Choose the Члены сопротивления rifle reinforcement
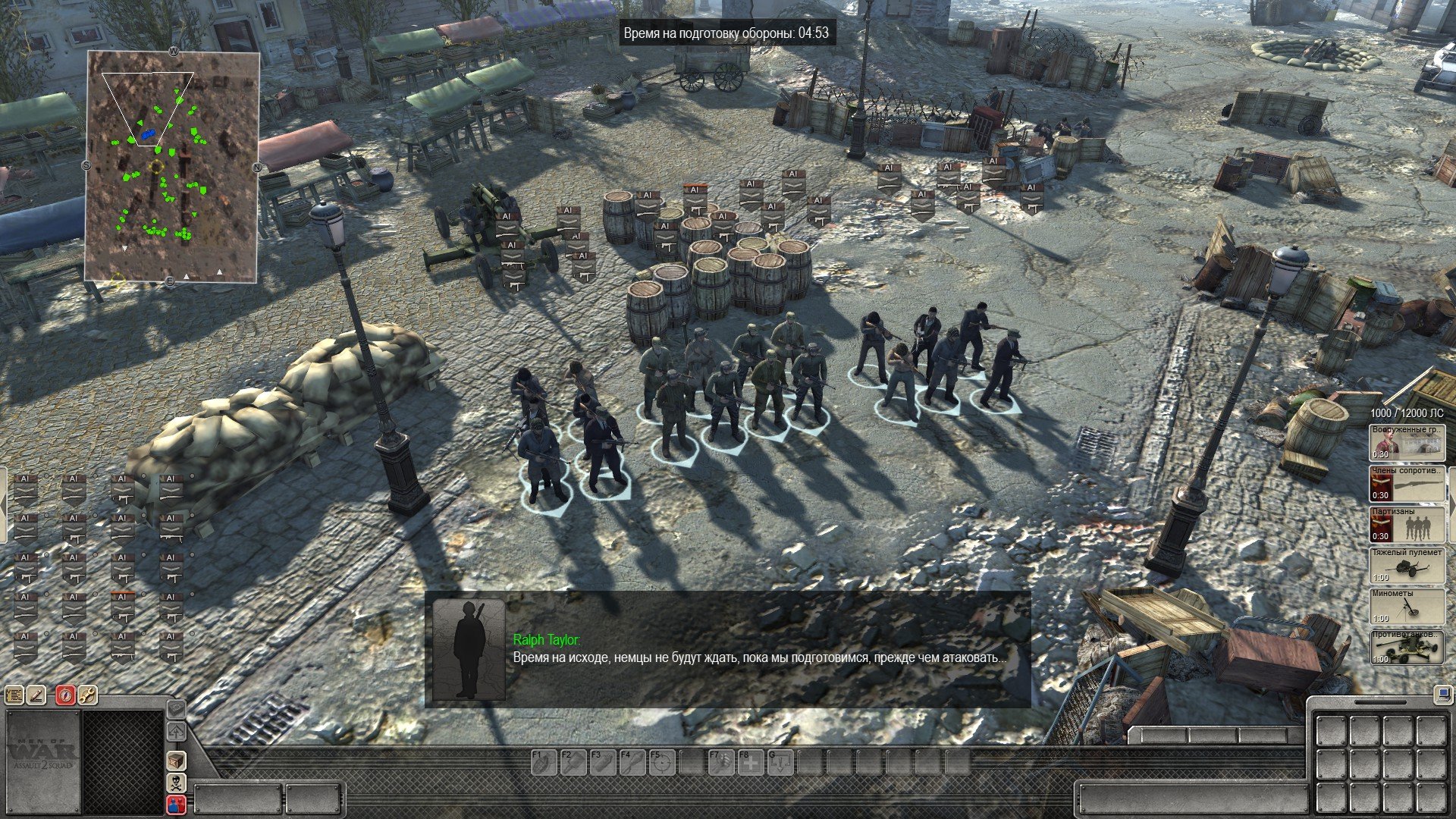This screenshot has height=819, width=1456. pyautogui.click(x=1407, y=483)
